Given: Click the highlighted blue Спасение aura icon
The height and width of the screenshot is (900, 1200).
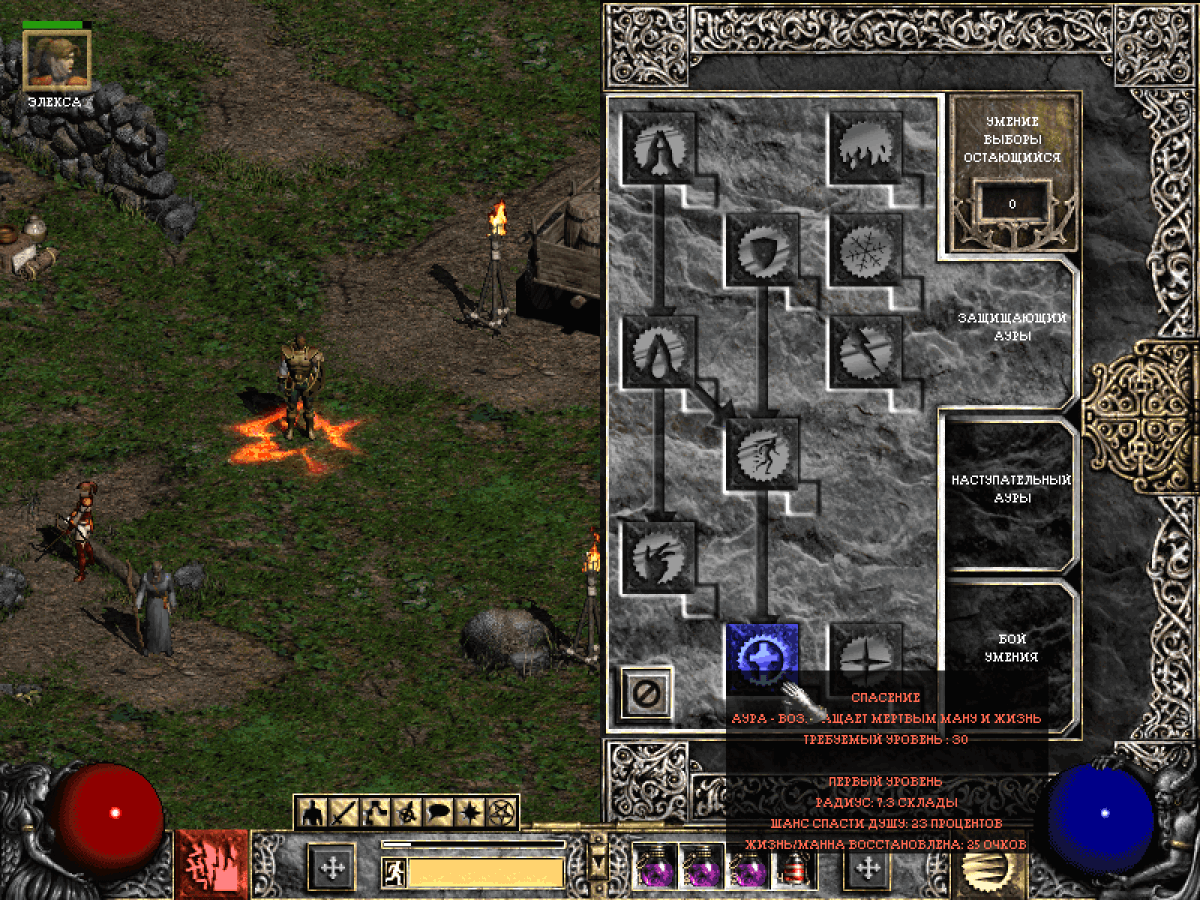Looking at the screenshot, I should [x=762, y=657].
